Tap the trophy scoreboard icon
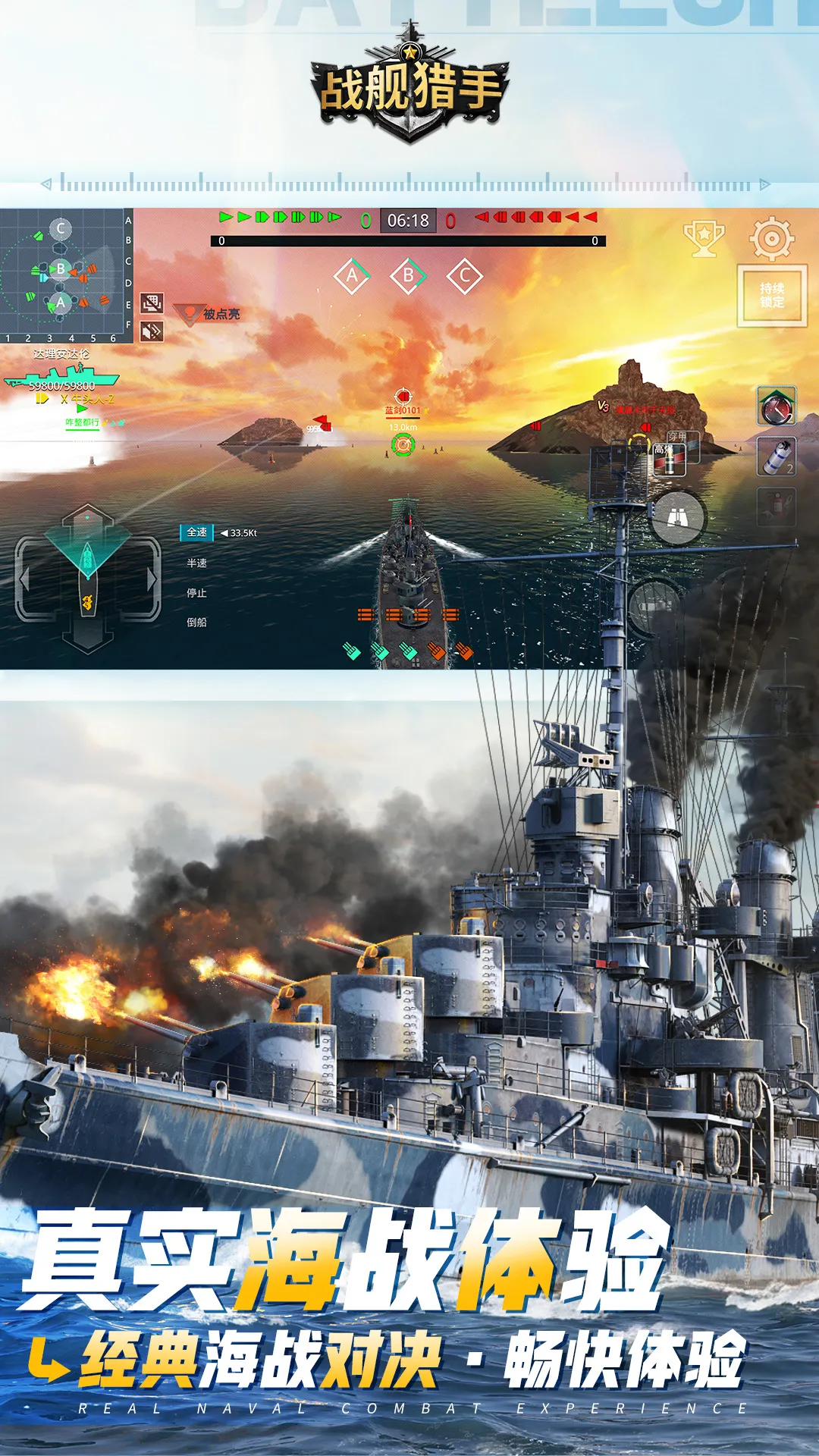 click(x=704, y=238)
